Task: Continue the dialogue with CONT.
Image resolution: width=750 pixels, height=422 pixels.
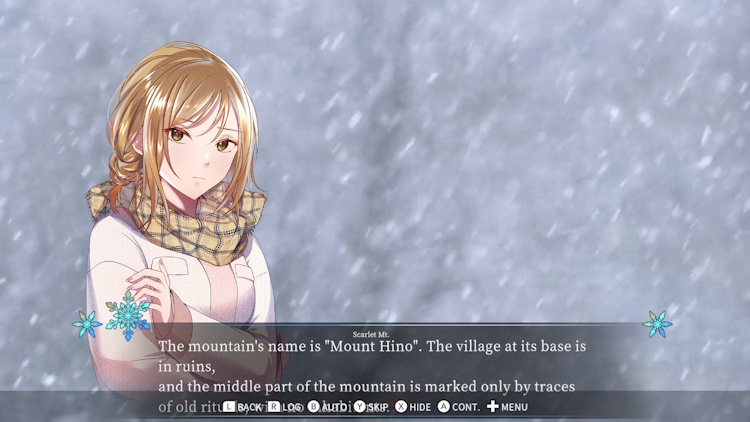Action: [458, 407]
